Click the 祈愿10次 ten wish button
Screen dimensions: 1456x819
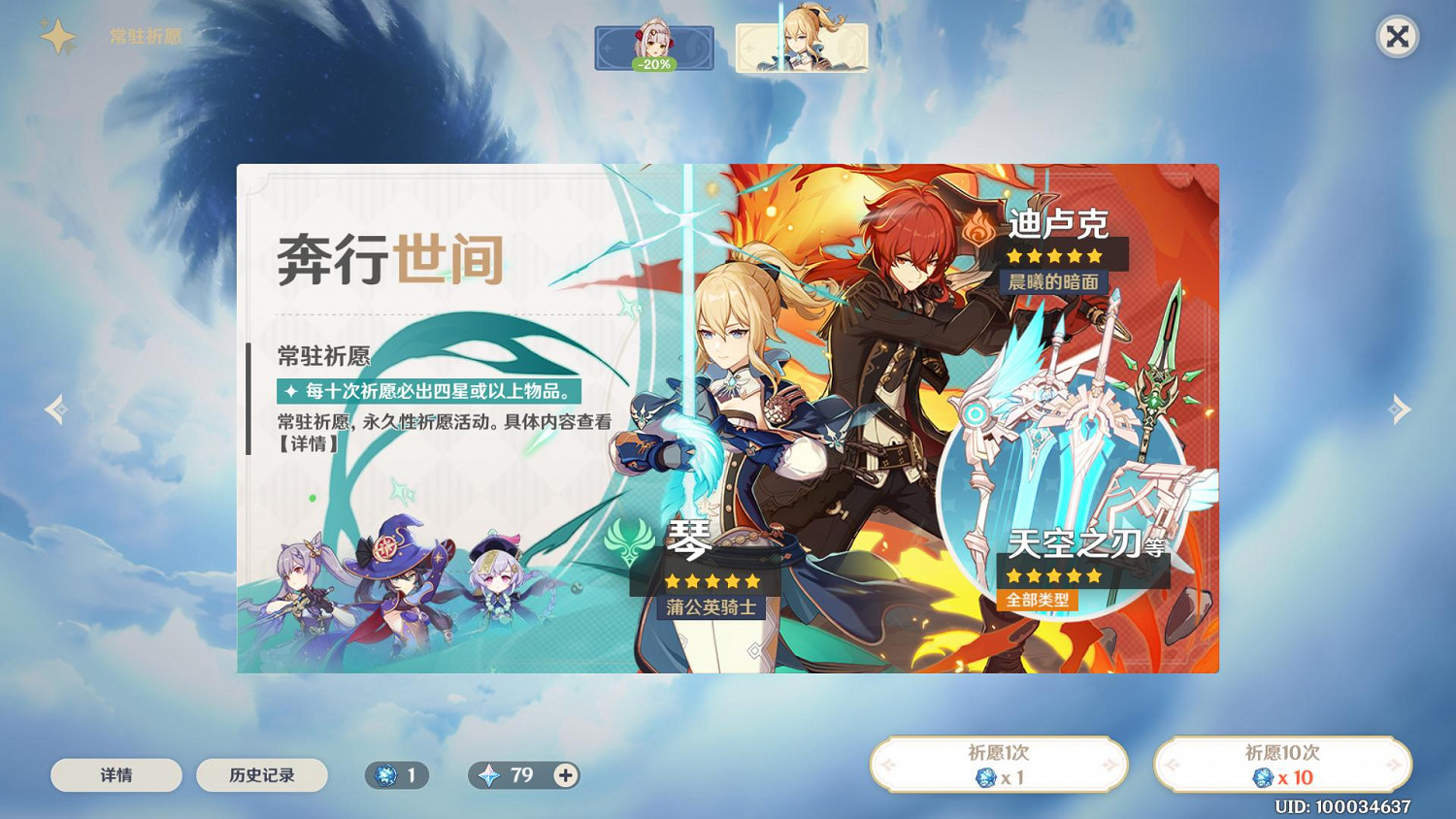(x=1281, y=765)
